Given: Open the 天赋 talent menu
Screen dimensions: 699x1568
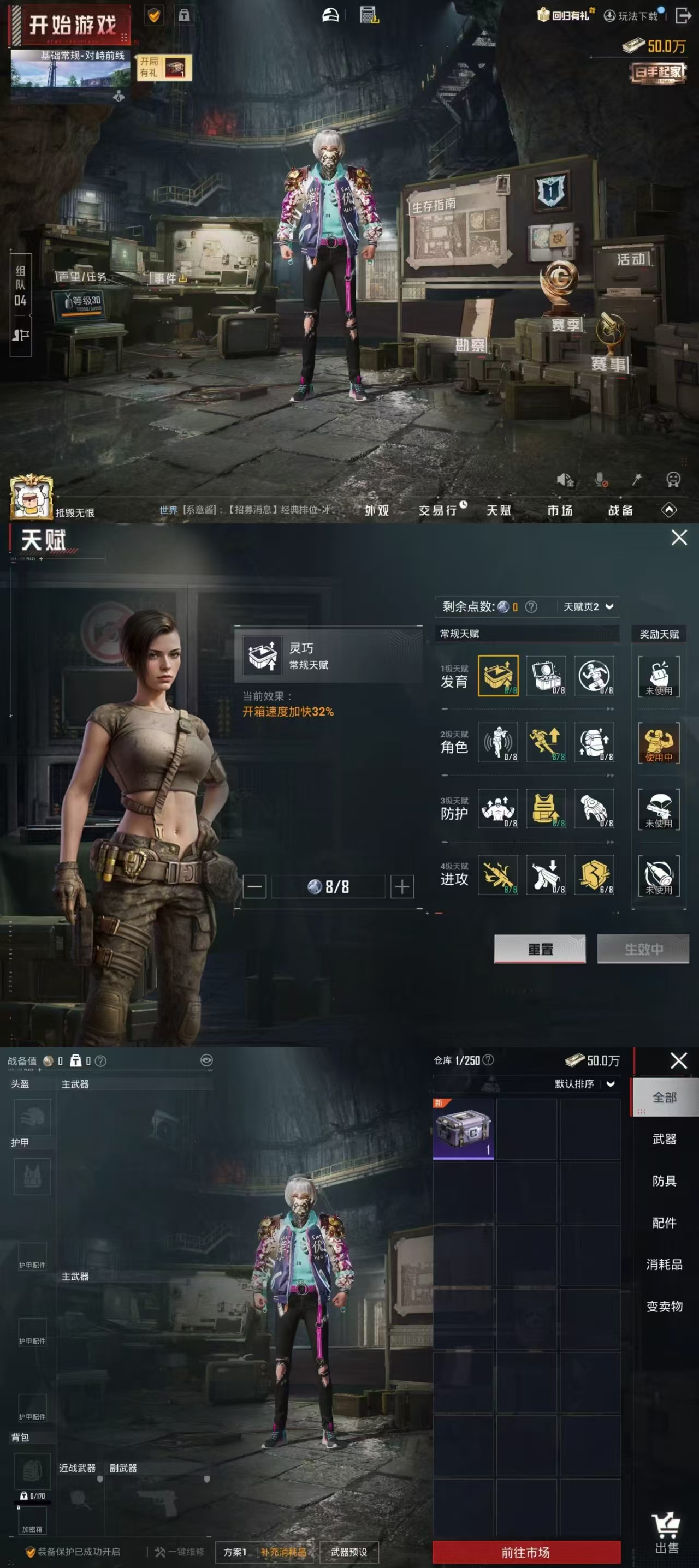Looking at the screenshot, I should tap(498, 510).
